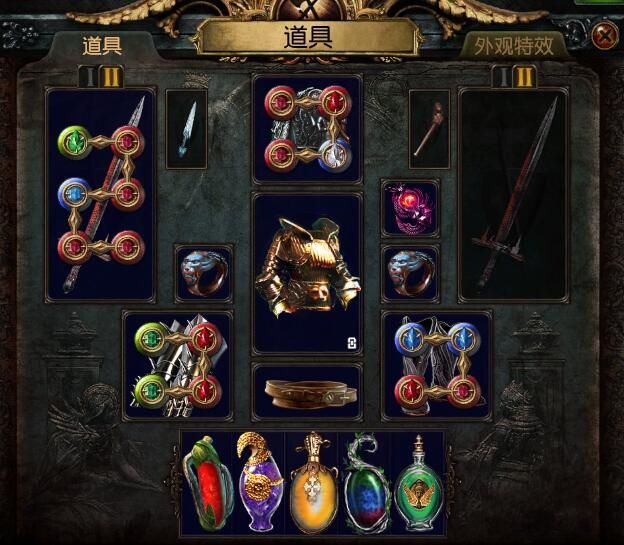This screenshot has width=624, height=545.
Task: Click the helmet slot with four sockets
Action: tap(307, 130)
